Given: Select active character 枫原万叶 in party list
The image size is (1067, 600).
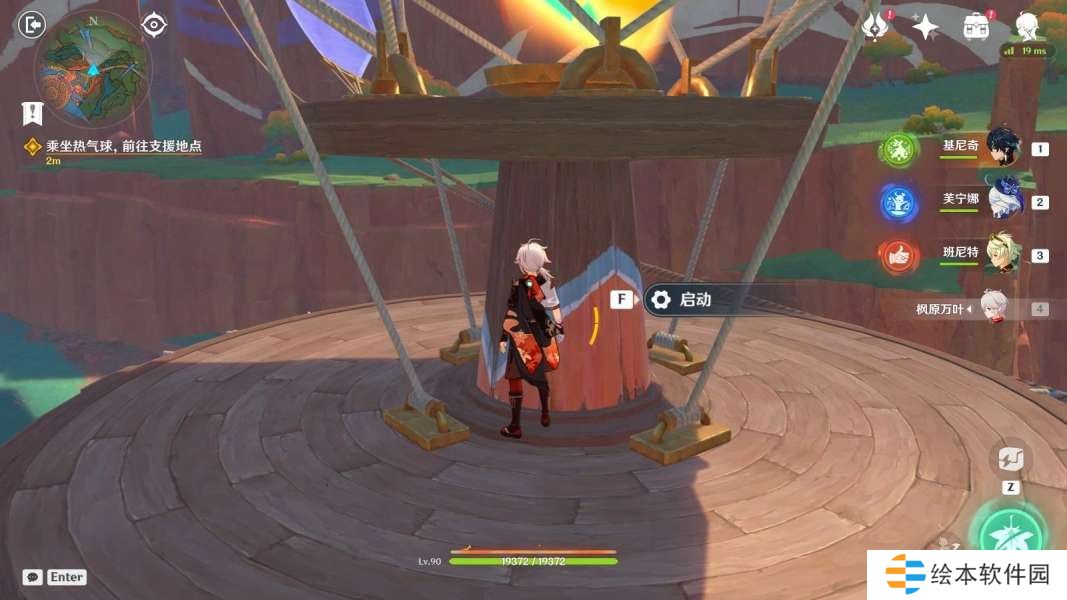Looking at the screenshot, I should (992, 308).
